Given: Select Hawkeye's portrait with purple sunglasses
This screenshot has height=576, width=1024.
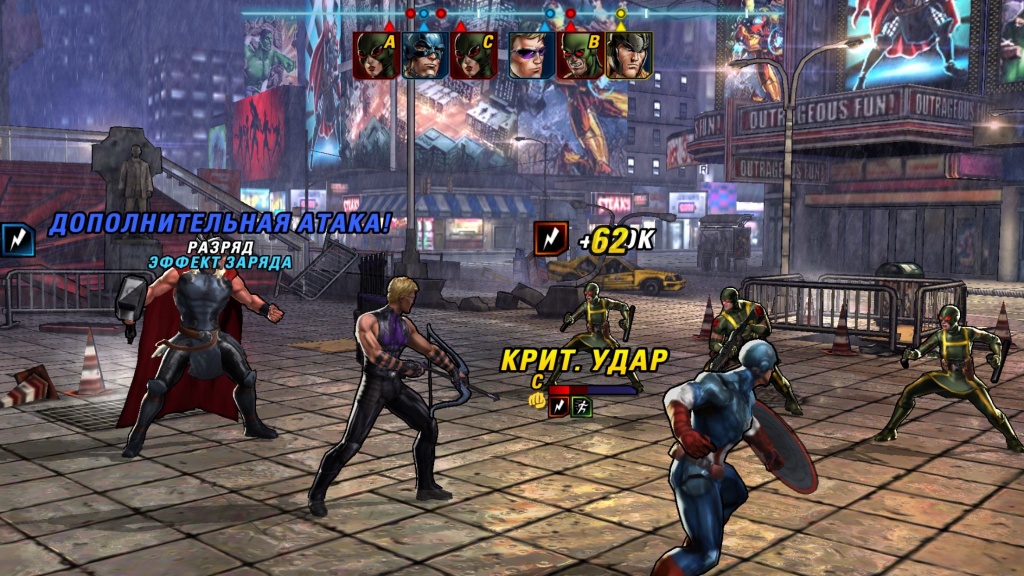Looking at the screenshot, I should (x=531, y=55).
